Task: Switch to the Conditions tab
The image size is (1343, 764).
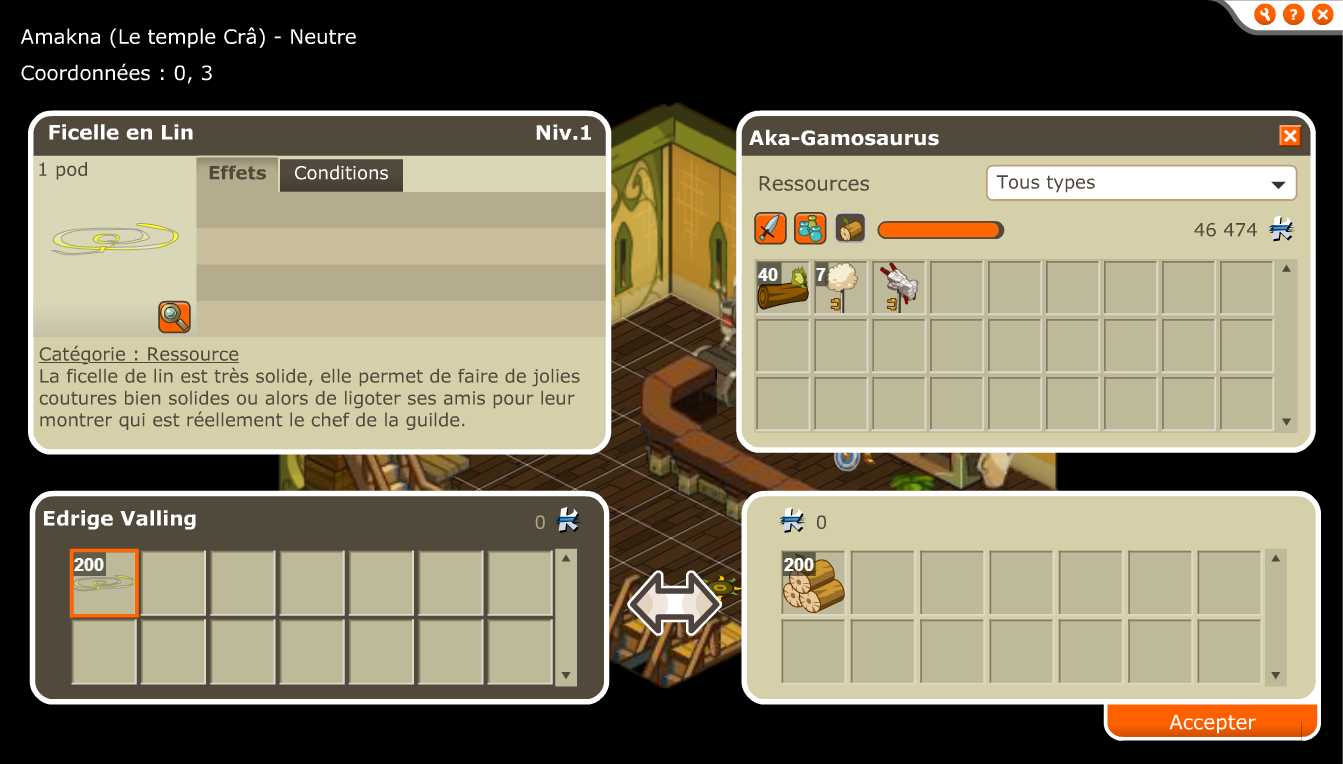Action: click(x=341, y=174)
